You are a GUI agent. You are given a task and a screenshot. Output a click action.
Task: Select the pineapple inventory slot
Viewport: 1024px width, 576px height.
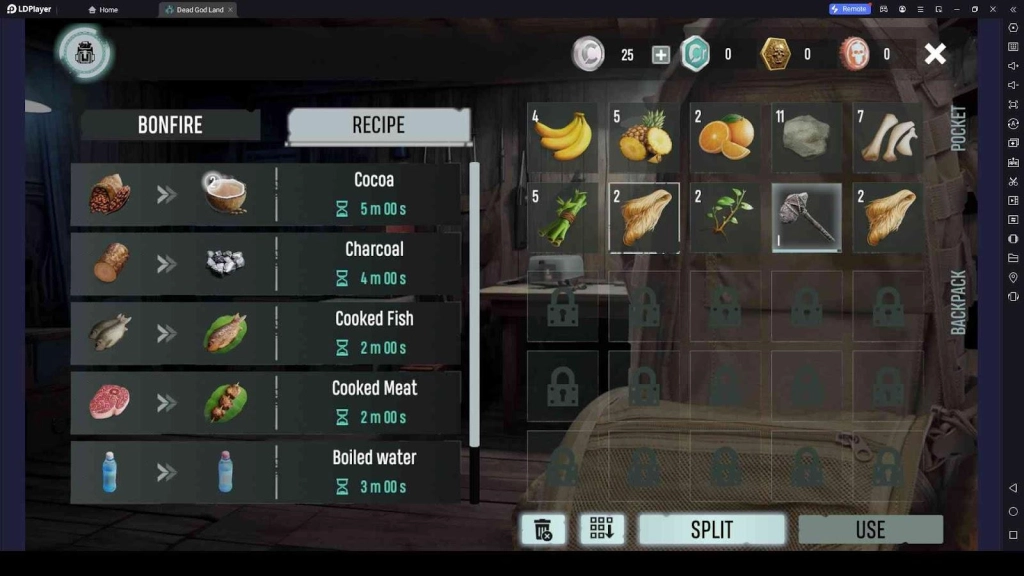(x=644, y=137)
